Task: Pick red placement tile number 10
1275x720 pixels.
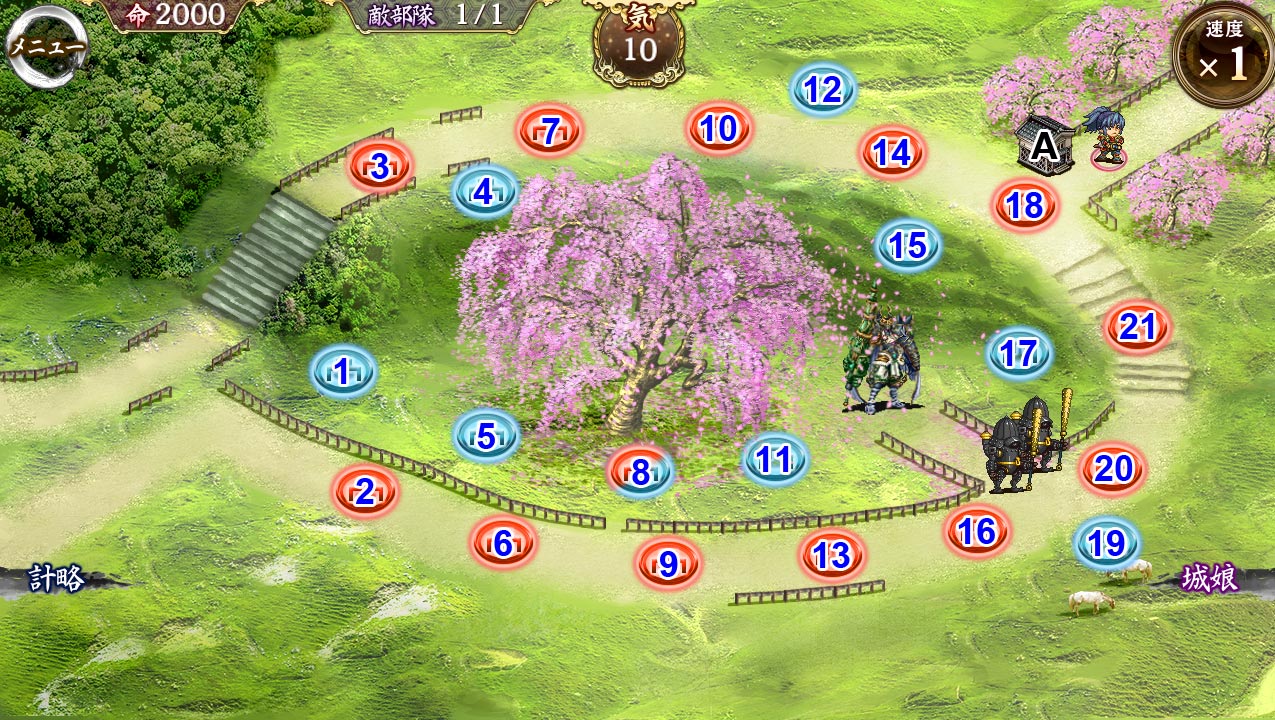Action: pos(719,129)
